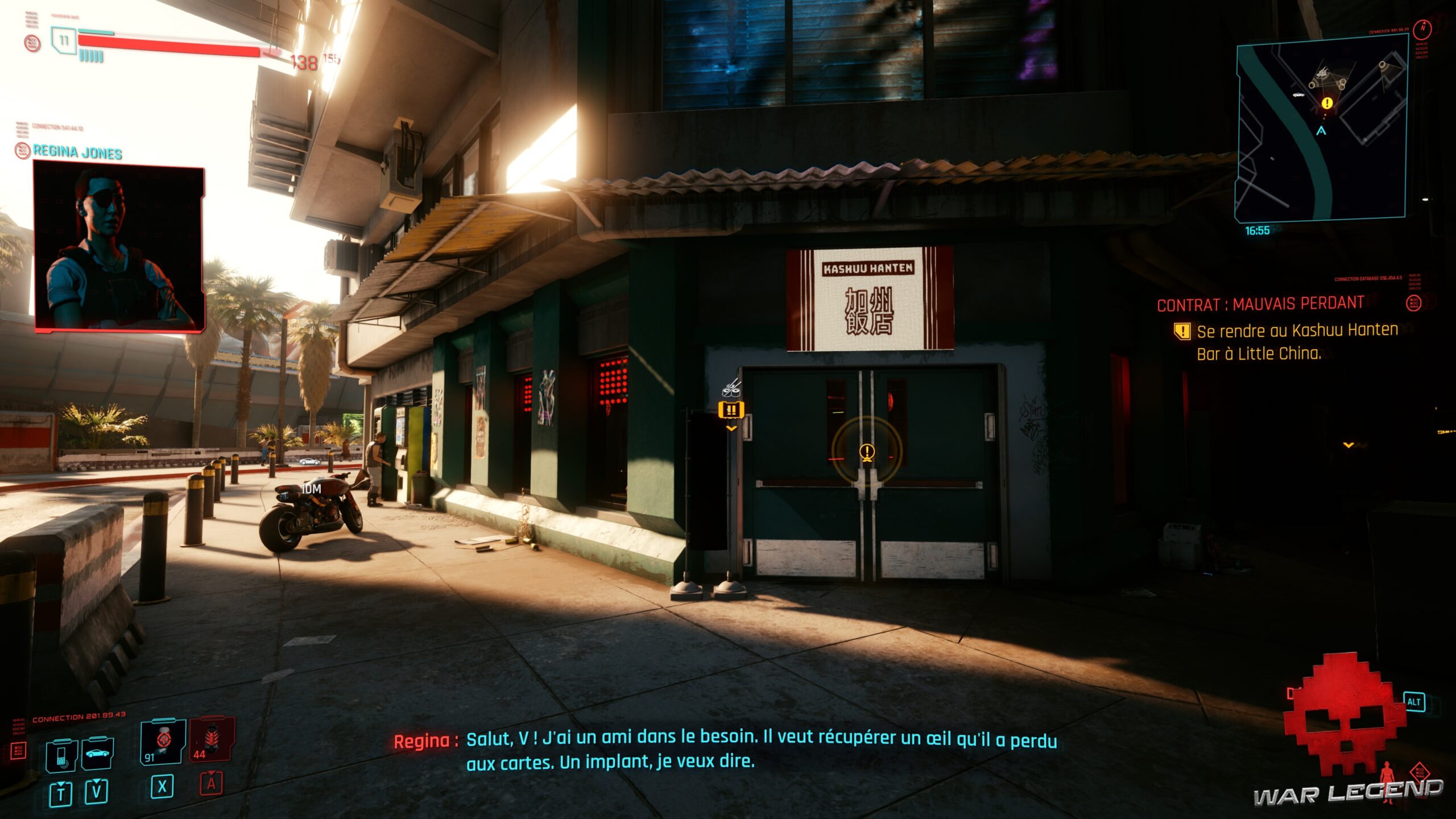
Task: Click Regina Jones caller portrait
Action: pyautogui.click(x=119, y=247)
